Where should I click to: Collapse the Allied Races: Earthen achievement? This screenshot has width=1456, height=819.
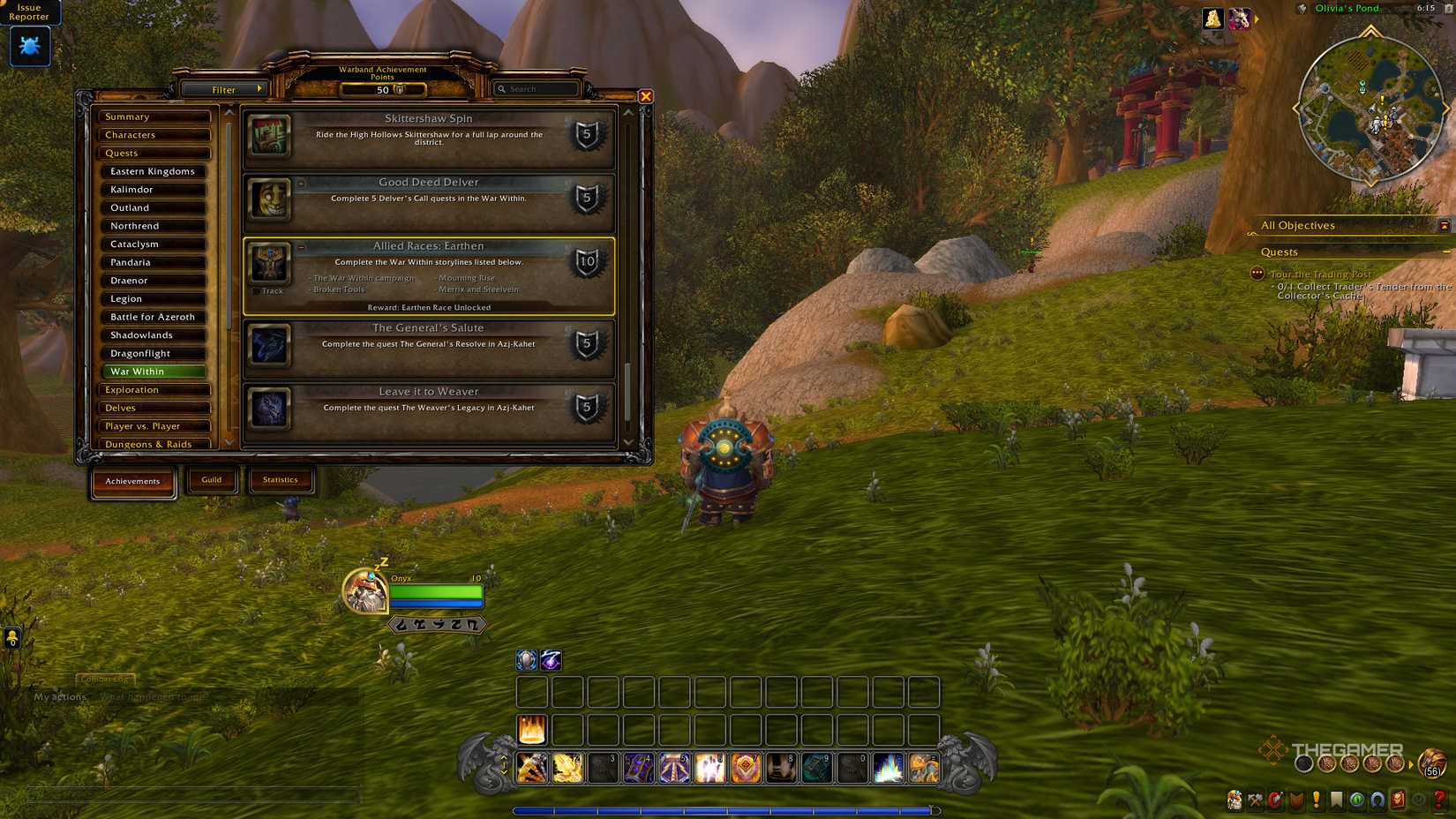pyautogui.click(x=300, y=247)
